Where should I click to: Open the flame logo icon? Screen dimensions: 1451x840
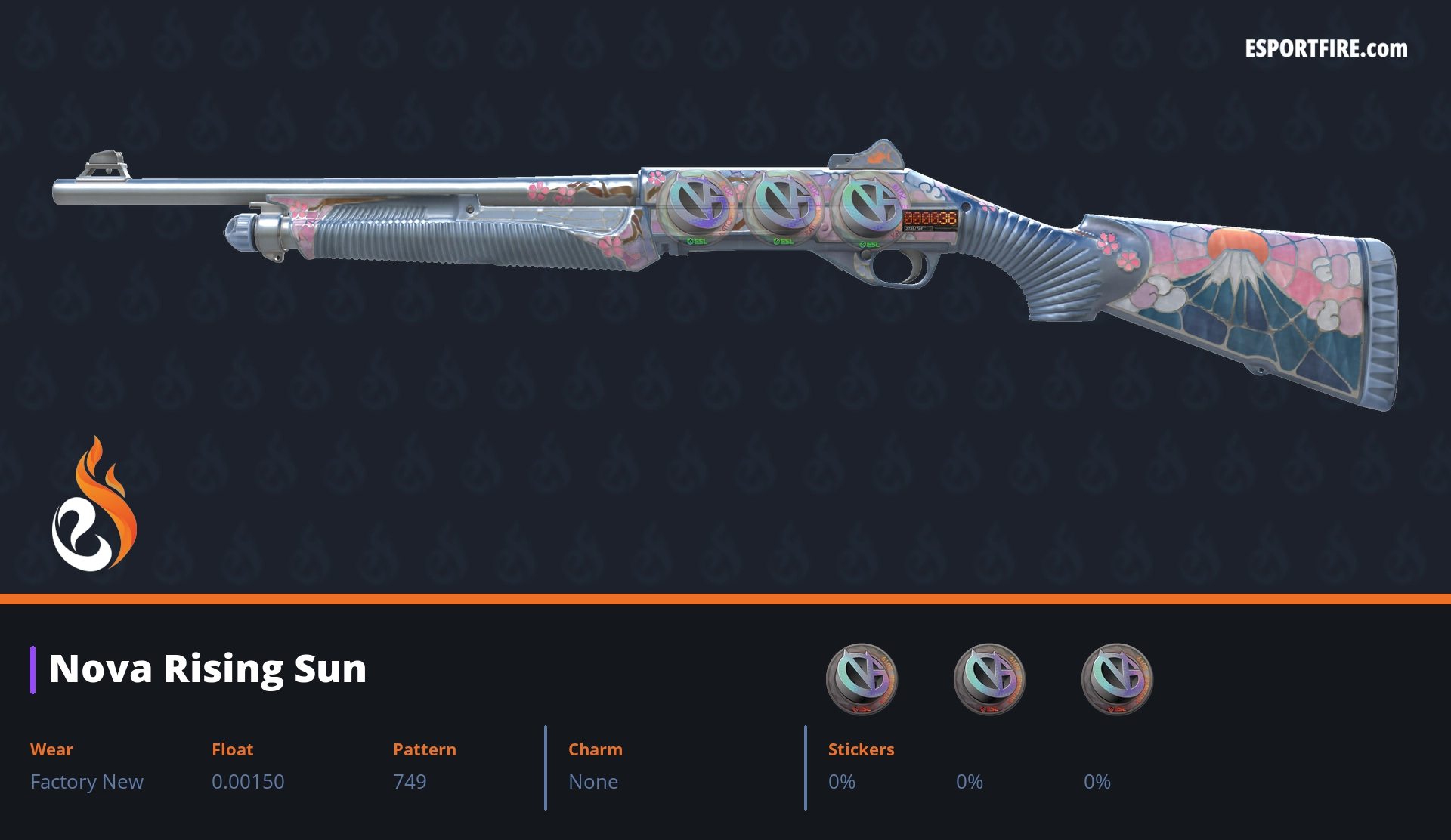click(x=94, y=506)
